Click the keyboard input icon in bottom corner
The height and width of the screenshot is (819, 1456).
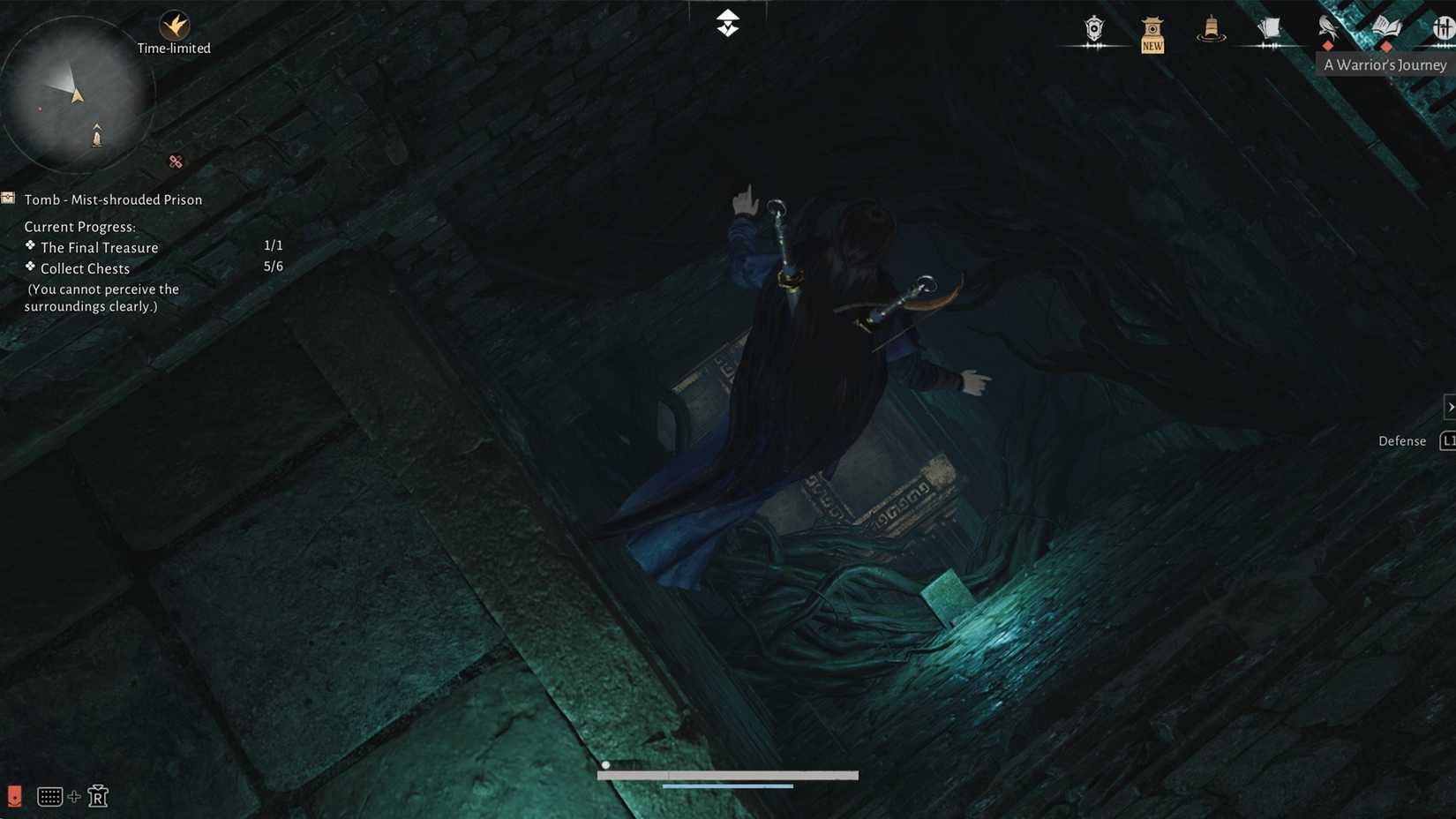pyautogui.click(x=49, y=795)
